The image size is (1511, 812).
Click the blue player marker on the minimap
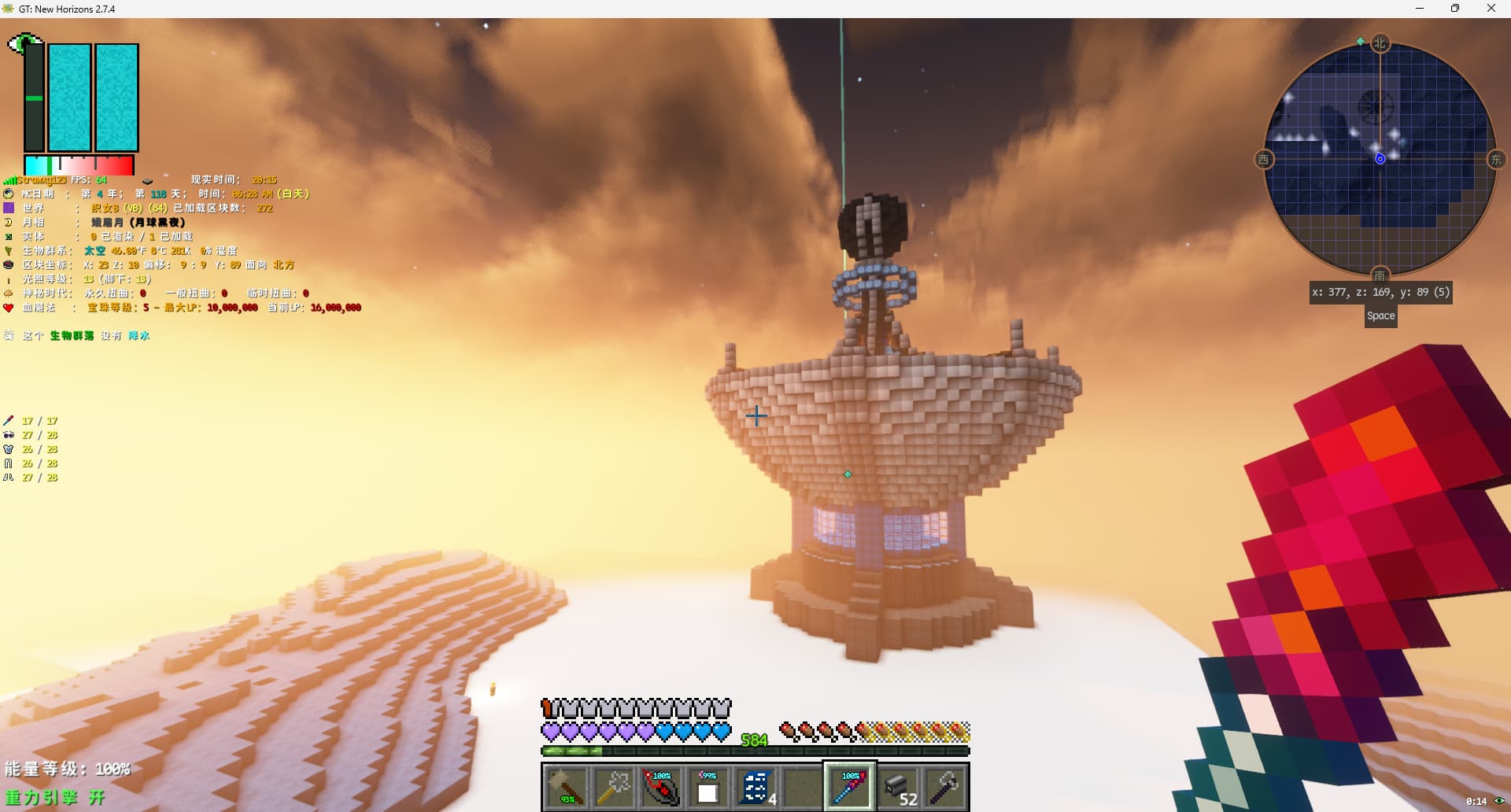click(1380, 159)
